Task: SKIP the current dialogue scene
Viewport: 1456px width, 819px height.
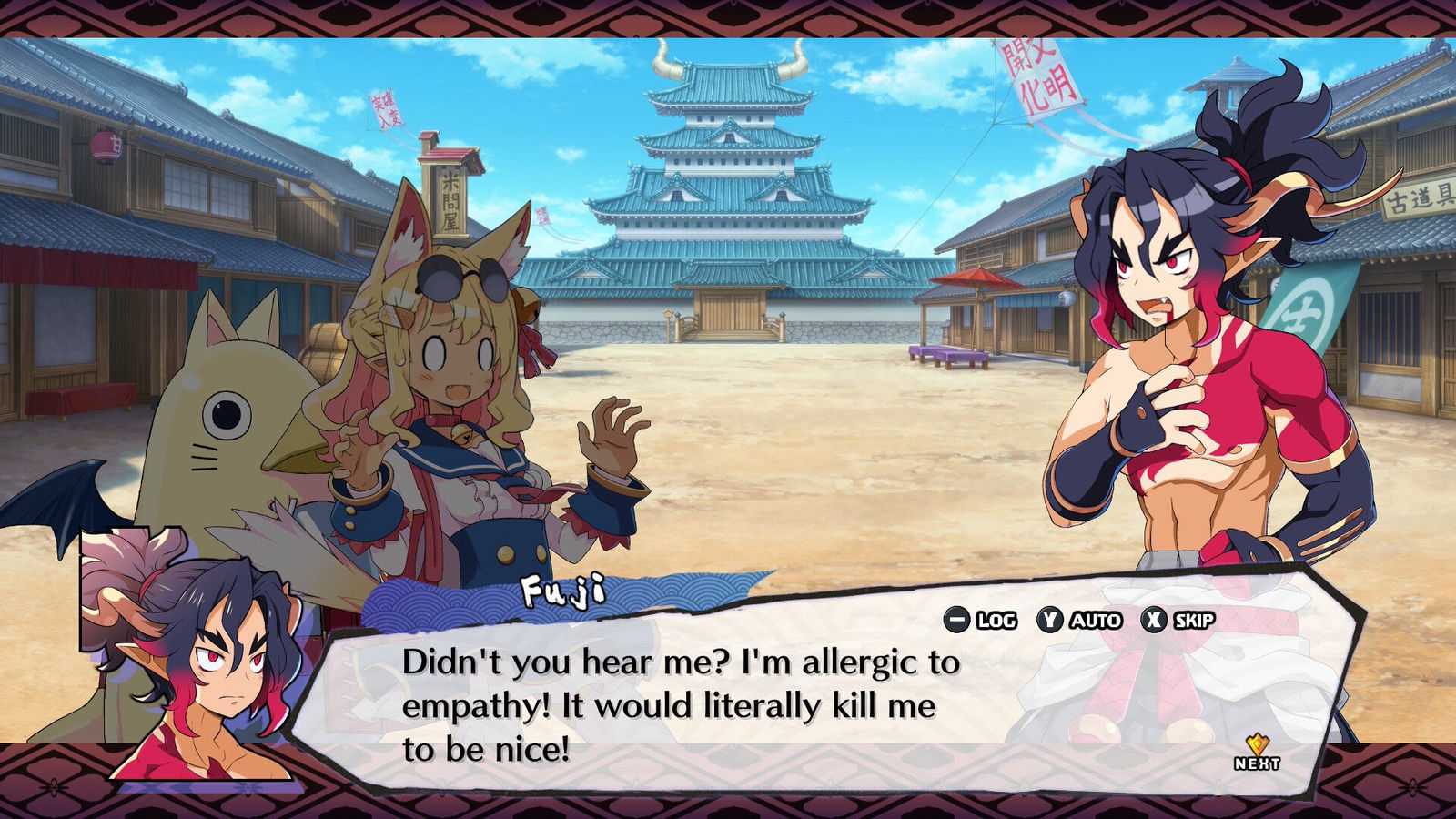Action: pyautogui.click(x=1179, y=621)
